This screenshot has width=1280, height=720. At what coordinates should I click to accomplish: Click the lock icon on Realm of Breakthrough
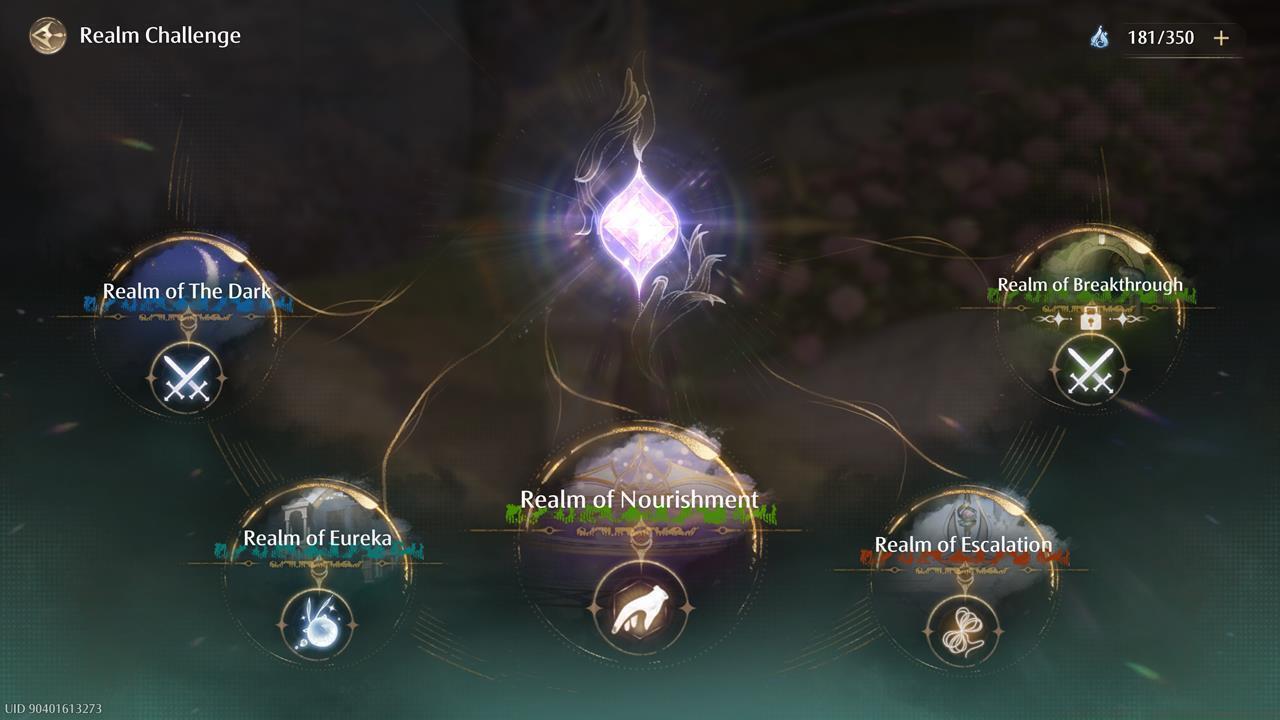[1092, 323]
